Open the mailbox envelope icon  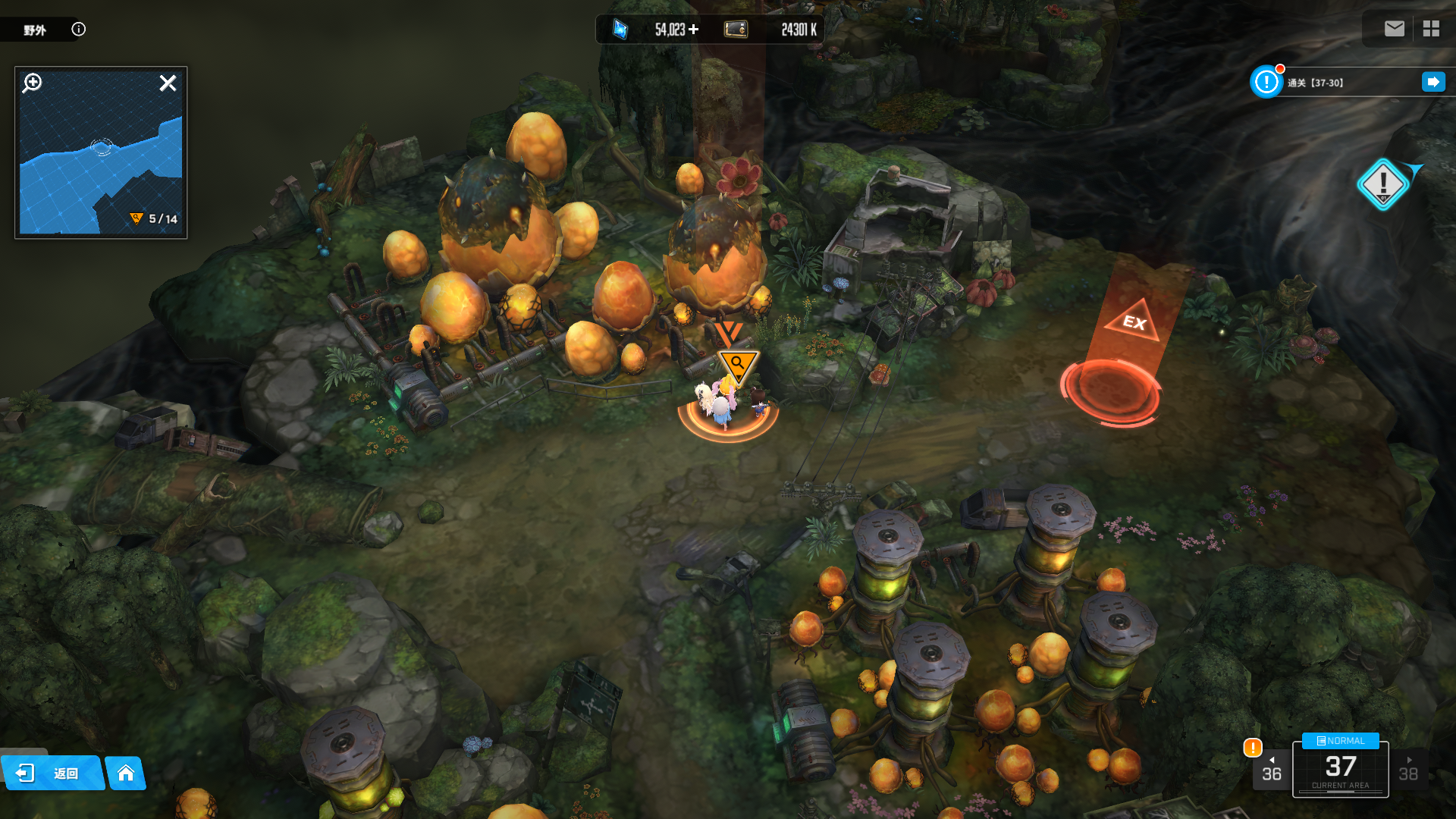click(x=1394, y=29)
